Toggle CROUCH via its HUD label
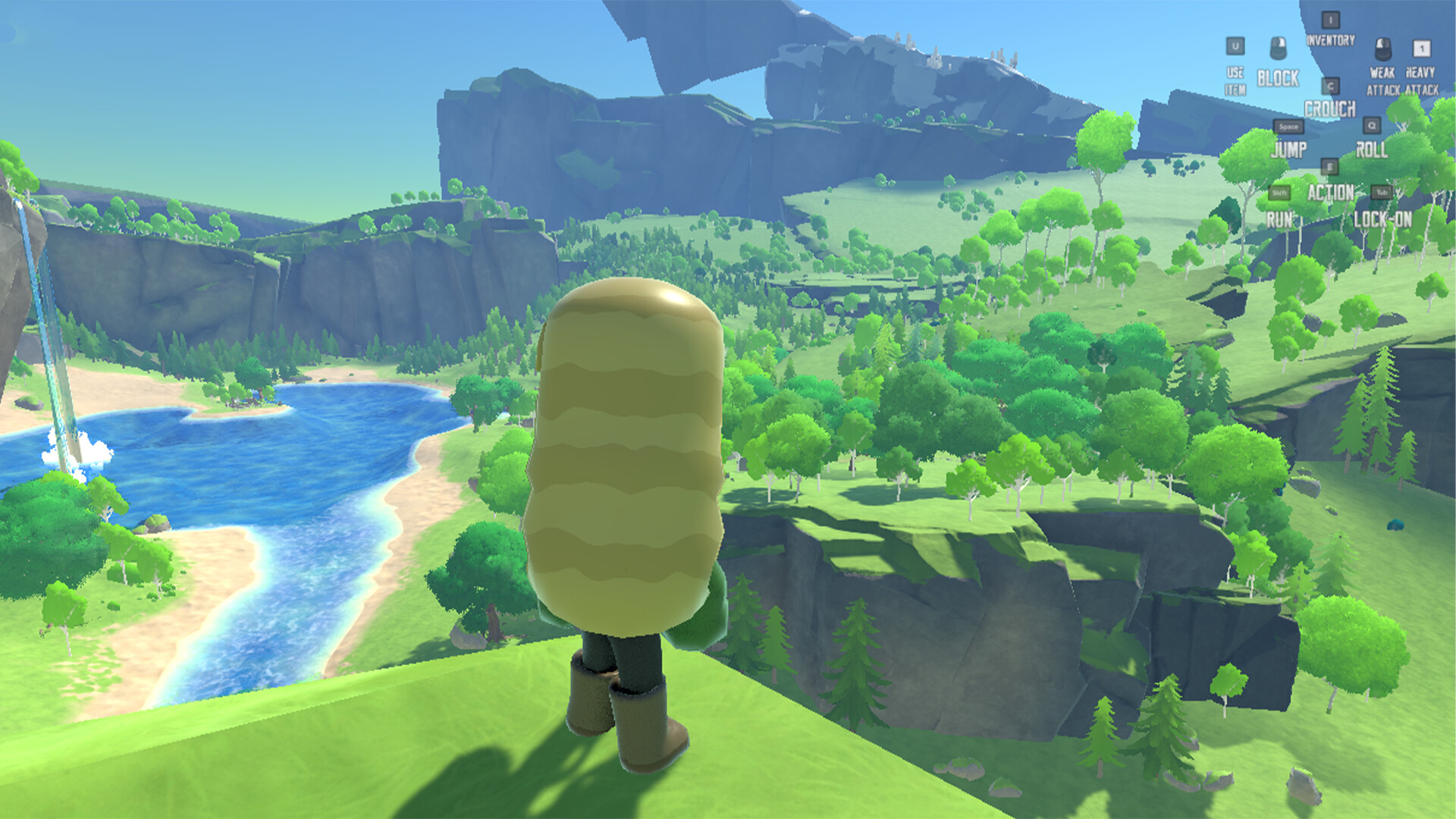 [1331, 108]
